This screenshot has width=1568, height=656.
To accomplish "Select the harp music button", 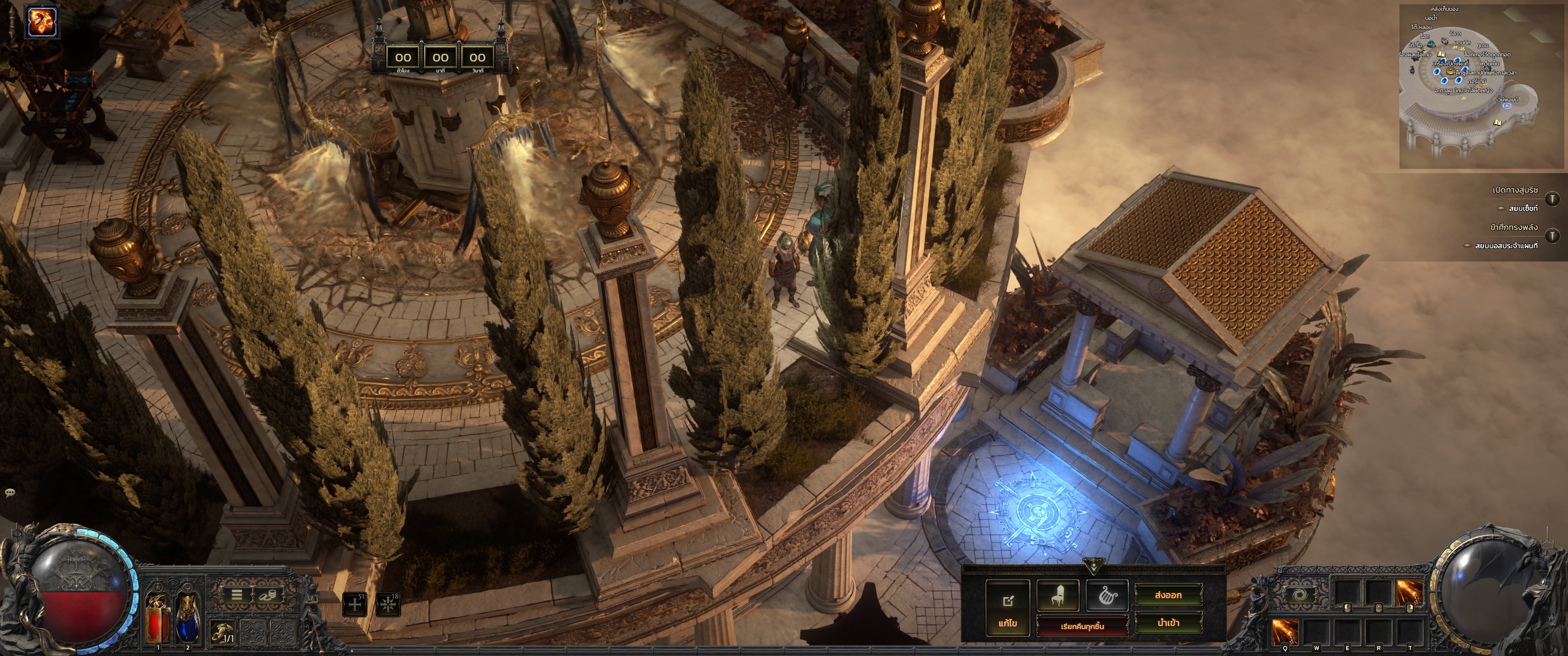I will [1107, 595].
